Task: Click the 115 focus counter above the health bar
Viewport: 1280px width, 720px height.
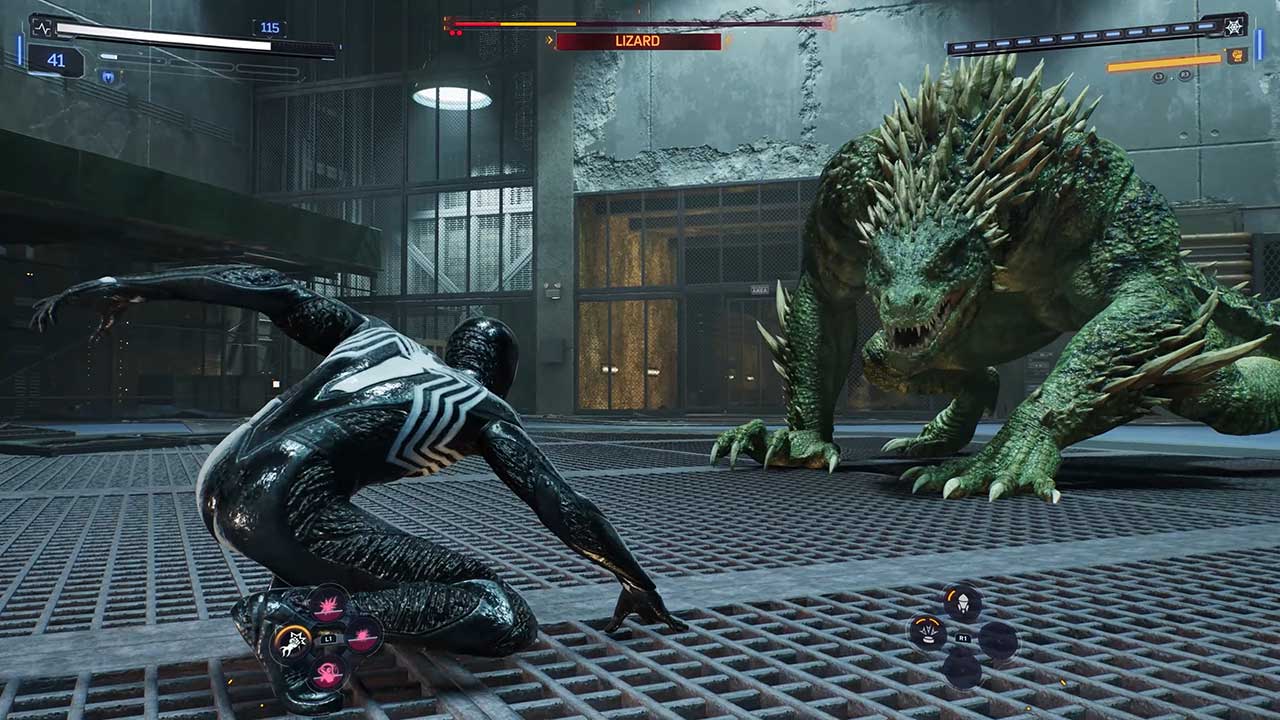Action: pyautogui.click(x=269, y=26)
